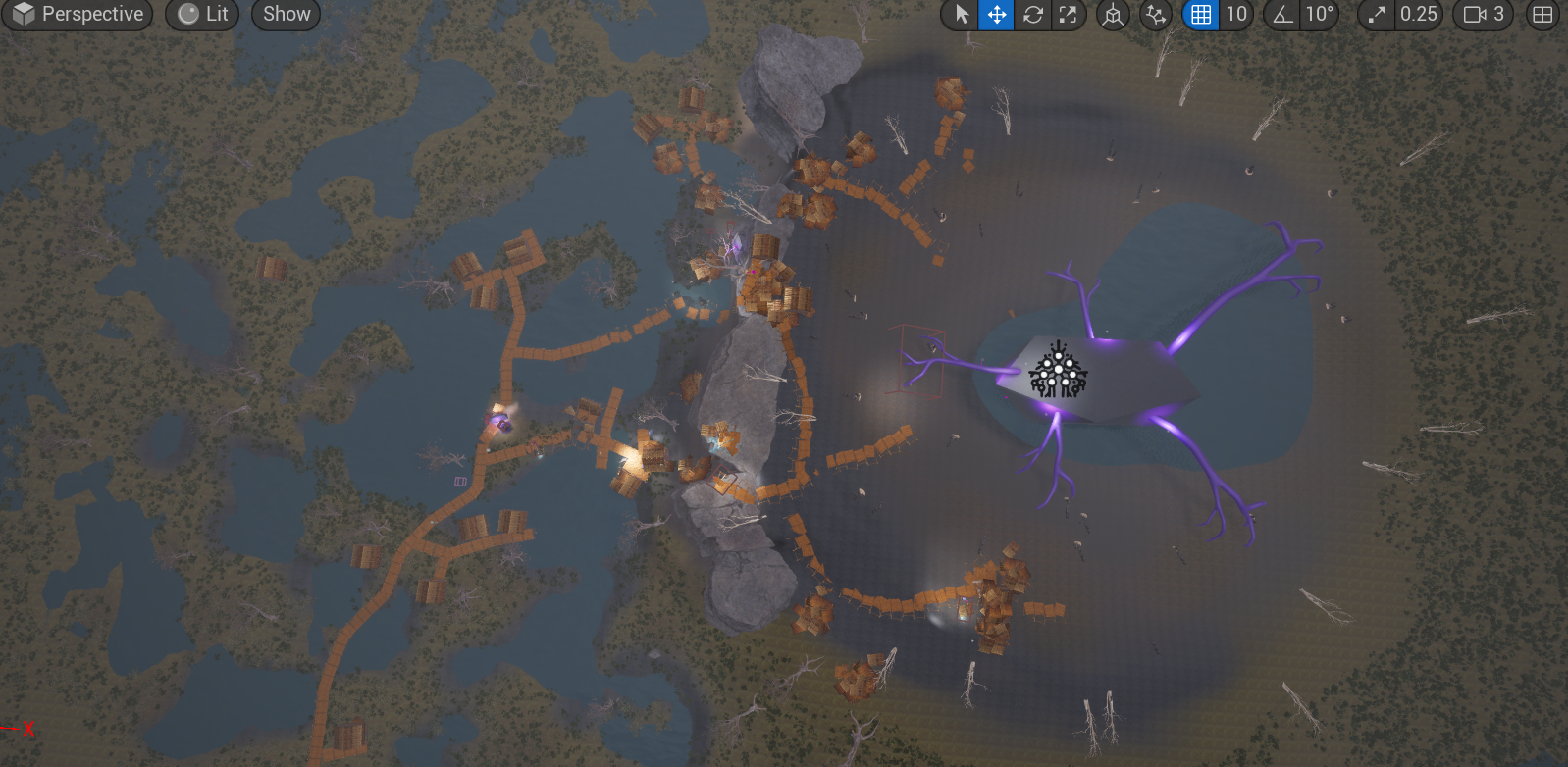Toggle the coordinate system cube icon
The image size is (1568, 767).
pyautogui.click(x=1113, y=15)
